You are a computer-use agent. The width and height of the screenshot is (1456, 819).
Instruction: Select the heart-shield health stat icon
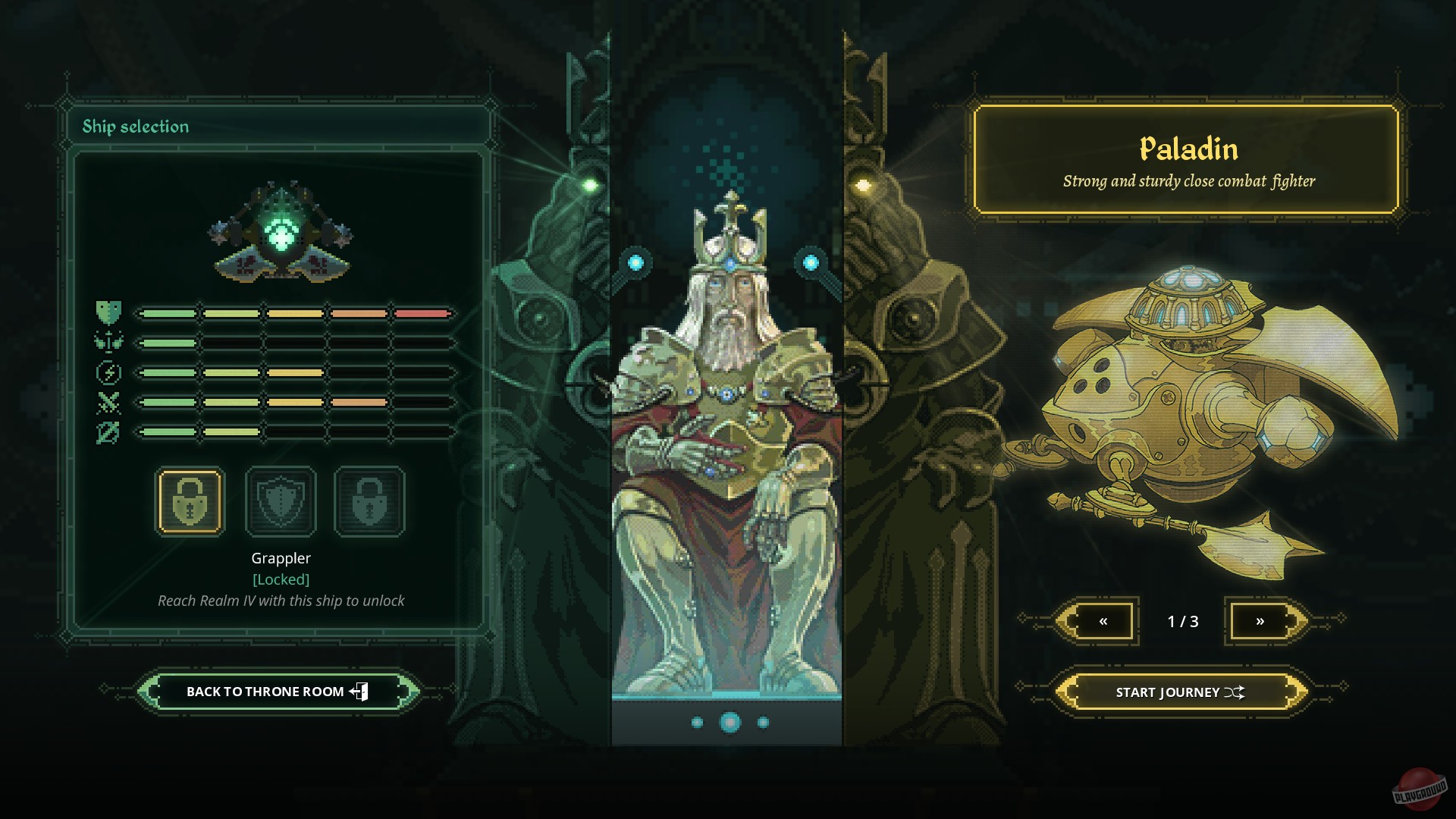[x=108, y=313]
